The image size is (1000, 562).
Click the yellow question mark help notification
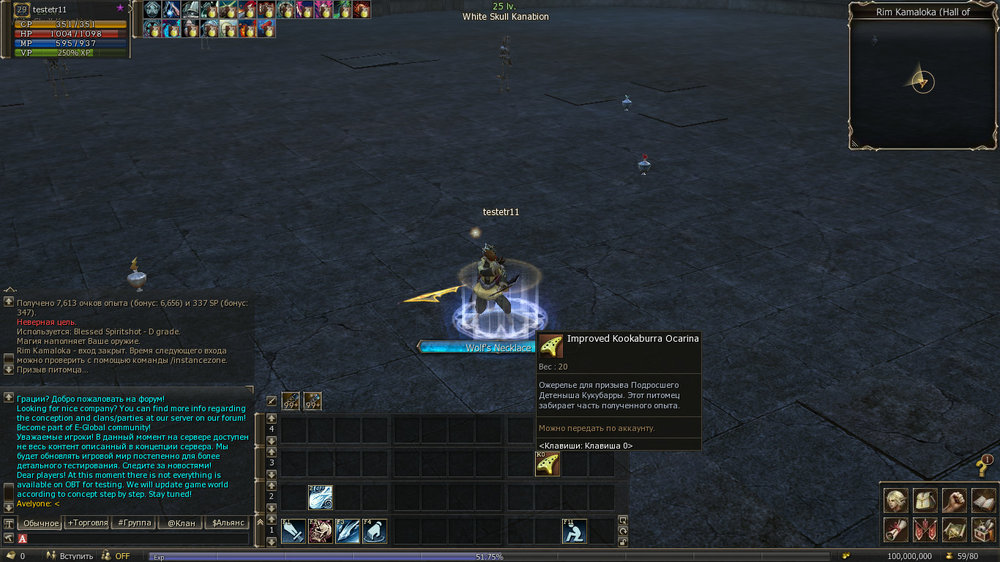tap(984, 467)
